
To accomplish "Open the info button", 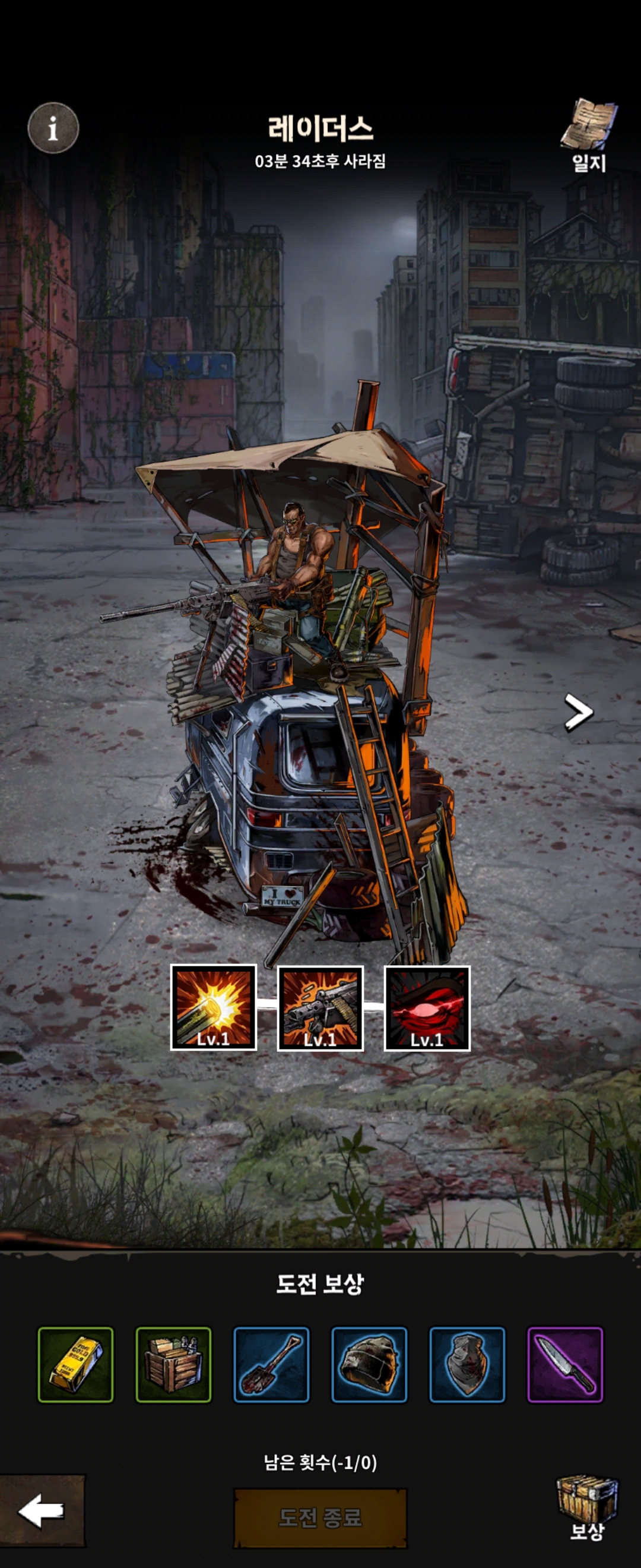I will click(x=53, y=128).
